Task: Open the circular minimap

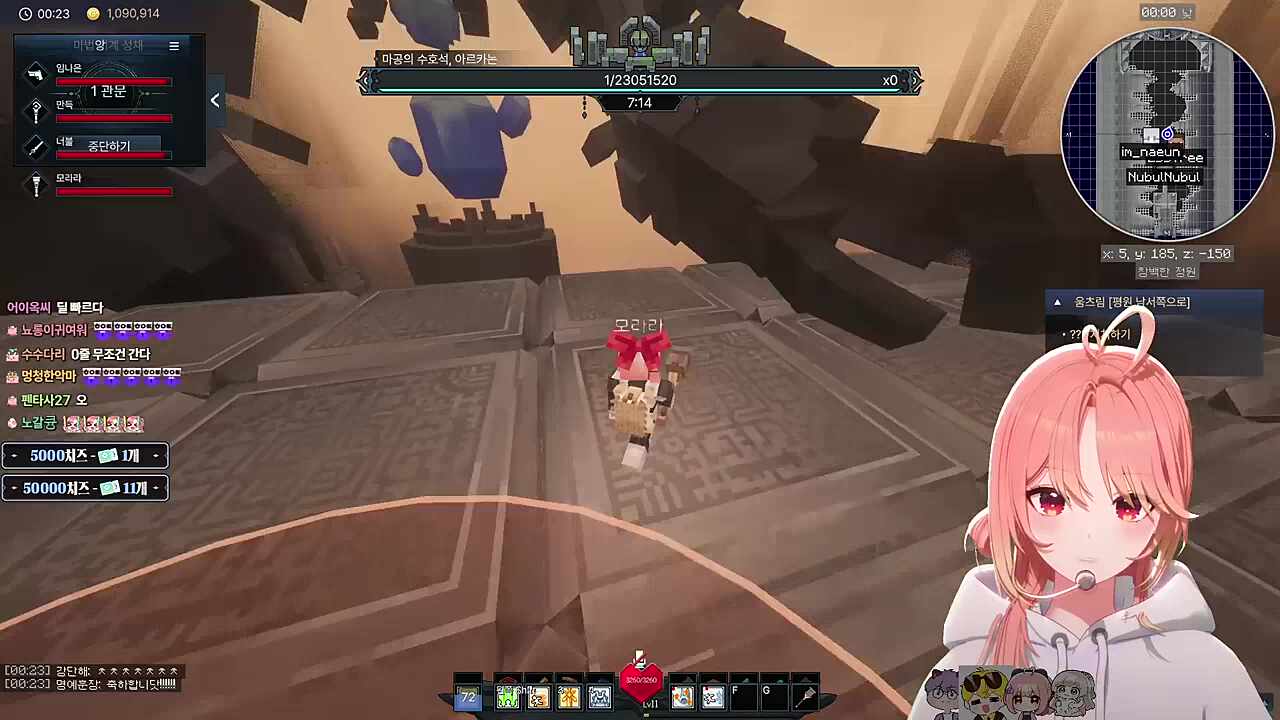Action: tap(1165, 133)
